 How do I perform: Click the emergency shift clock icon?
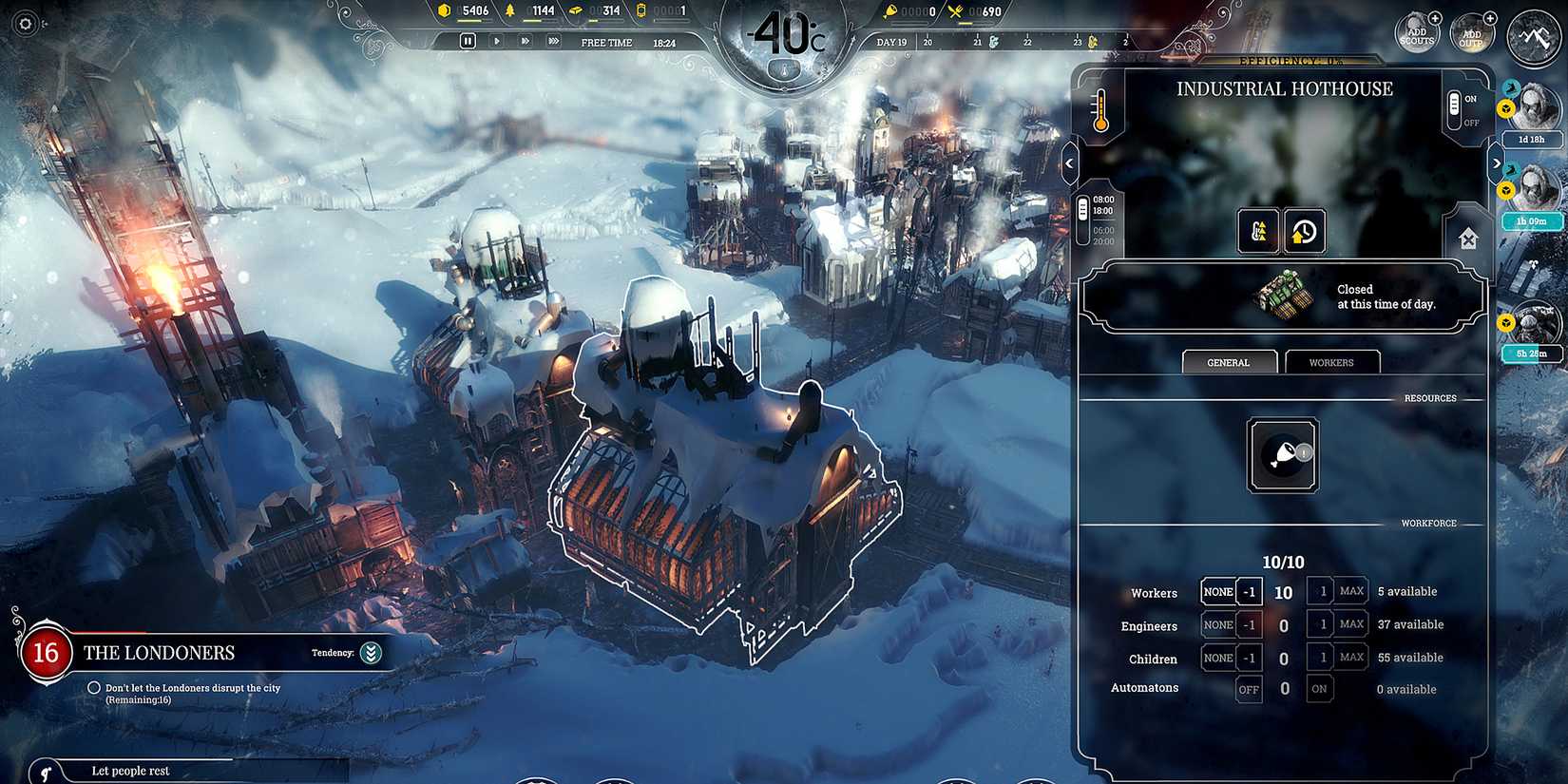coord(1305,230)
